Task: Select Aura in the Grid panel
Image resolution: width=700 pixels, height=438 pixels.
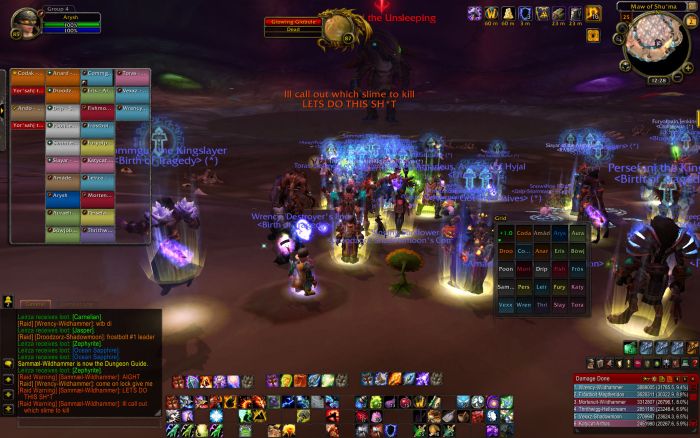Action: click(575, 233)
